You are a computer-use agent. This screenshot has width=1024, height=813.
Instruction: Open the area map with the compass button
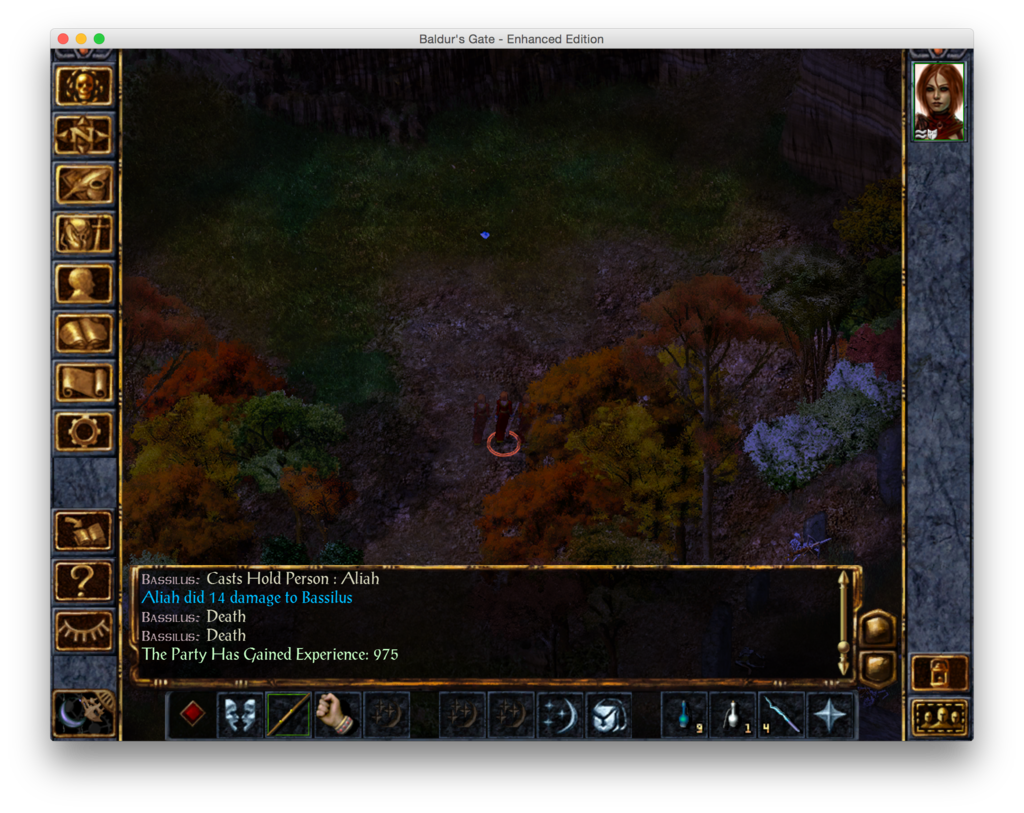coord(84,135)
